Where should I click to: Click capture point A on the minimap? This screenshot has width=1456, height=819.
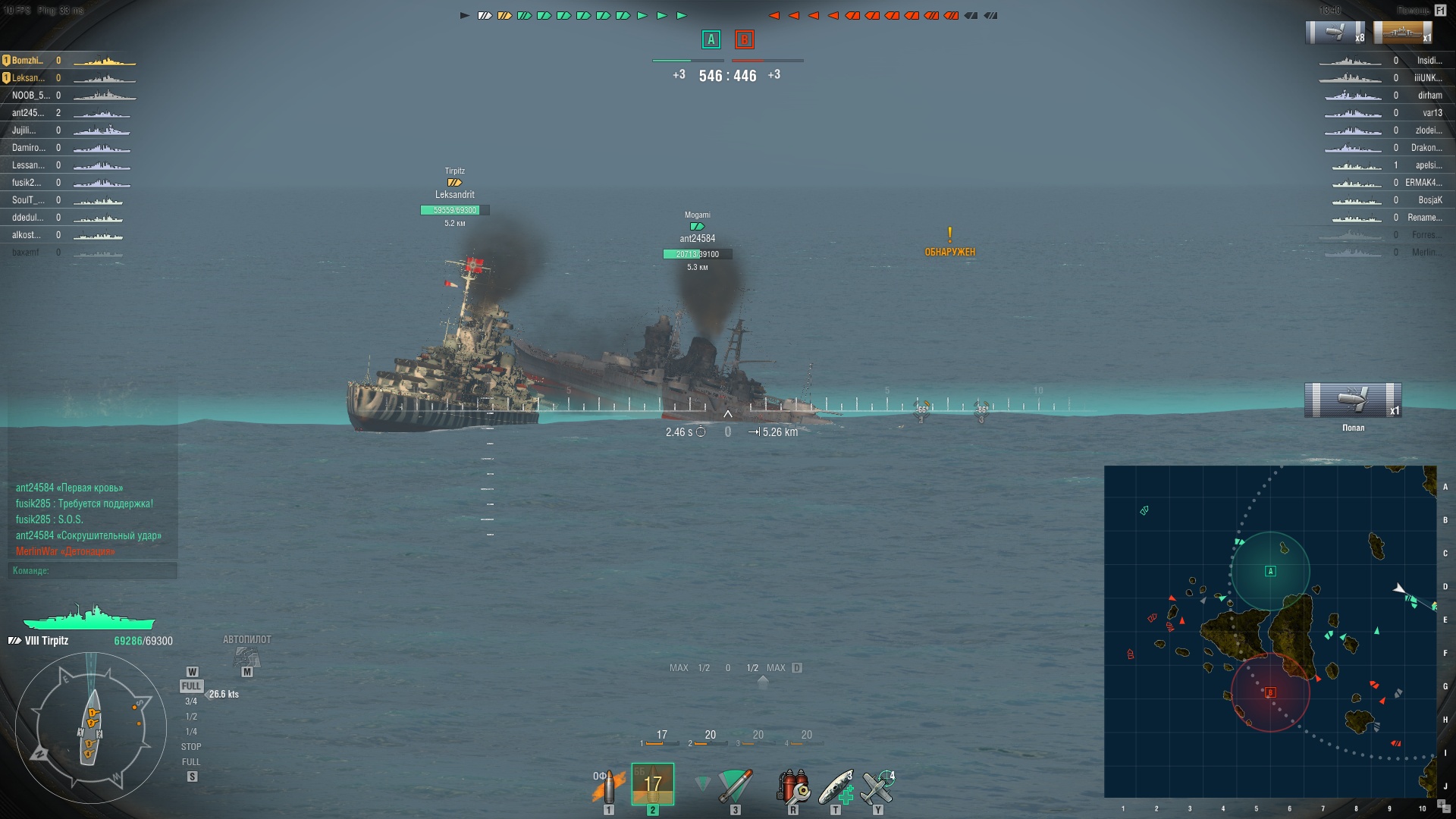click(x=1270, y=571)
